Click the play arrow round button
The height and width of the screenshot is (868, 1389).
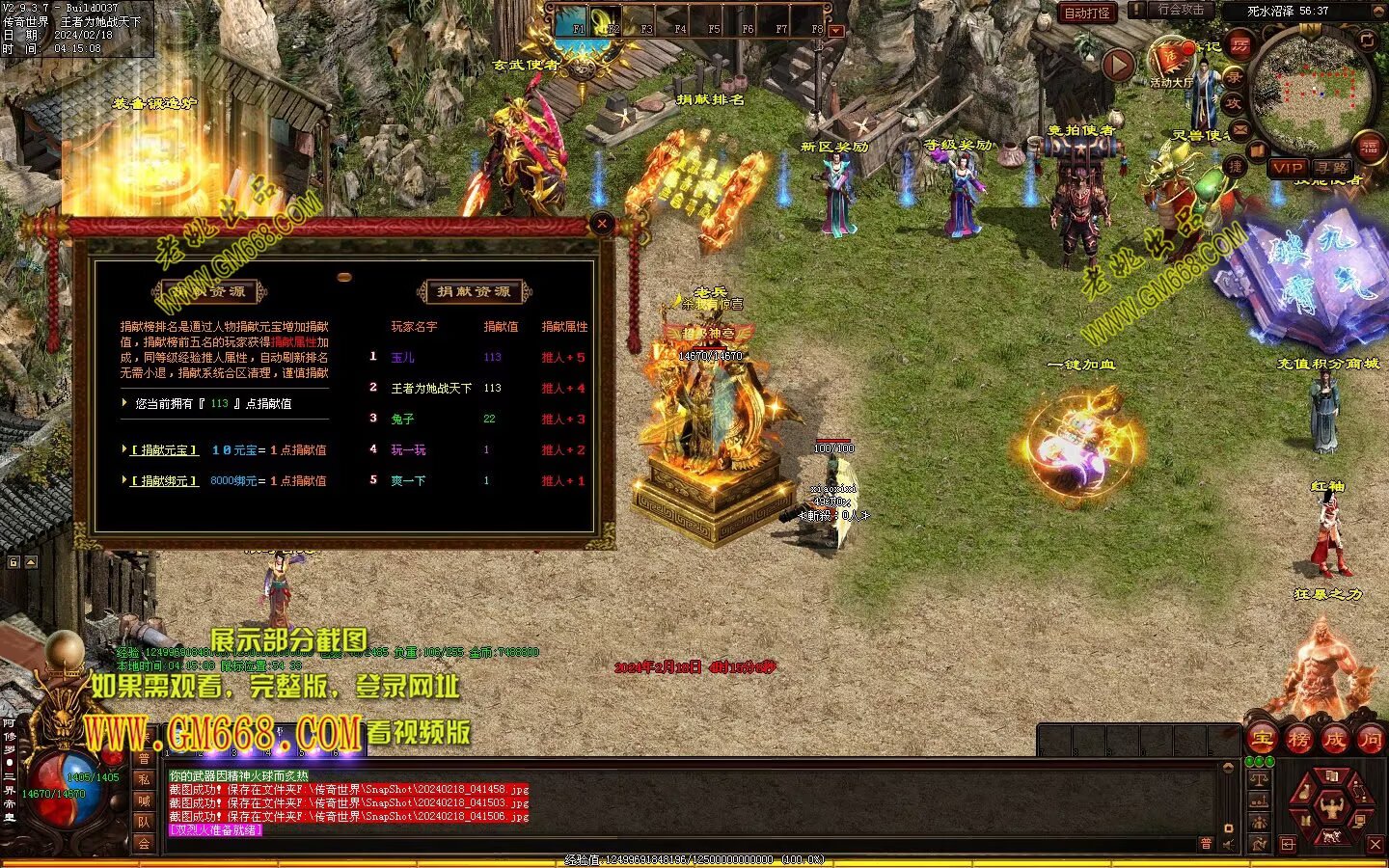(x=1118, y=65)
